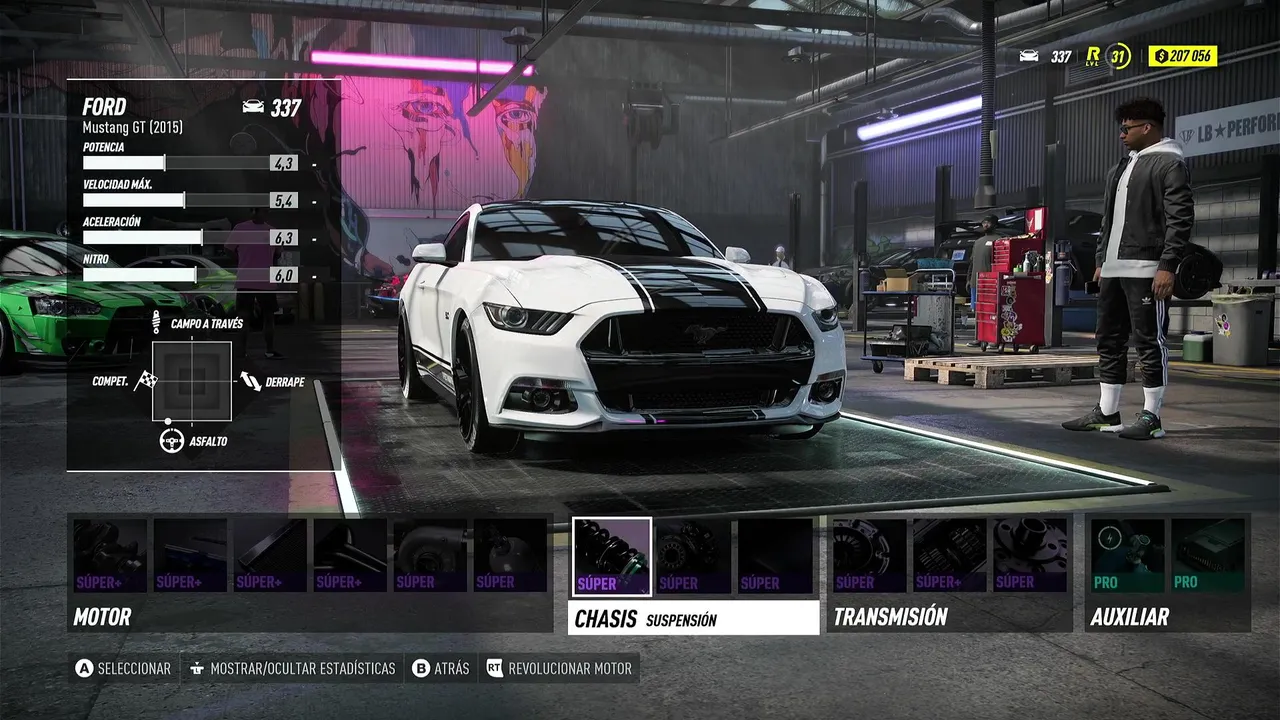Select the turbo part in Motor
The image size is (1280, 720).
(430, 556)
